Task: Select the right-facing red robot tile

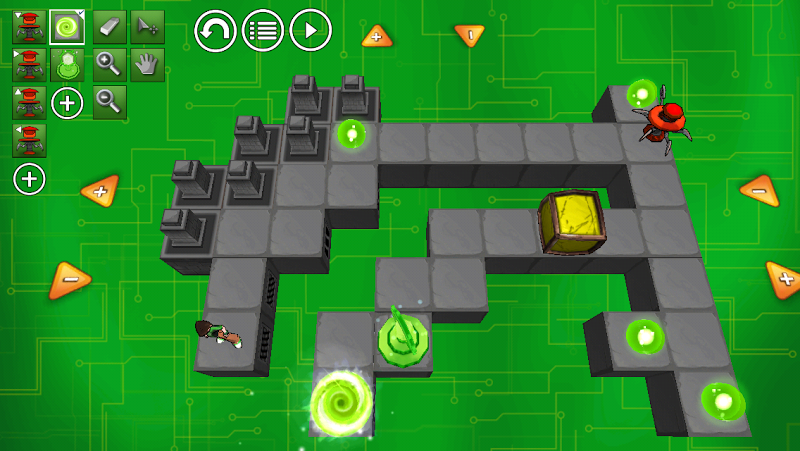Action: point(29,65)
